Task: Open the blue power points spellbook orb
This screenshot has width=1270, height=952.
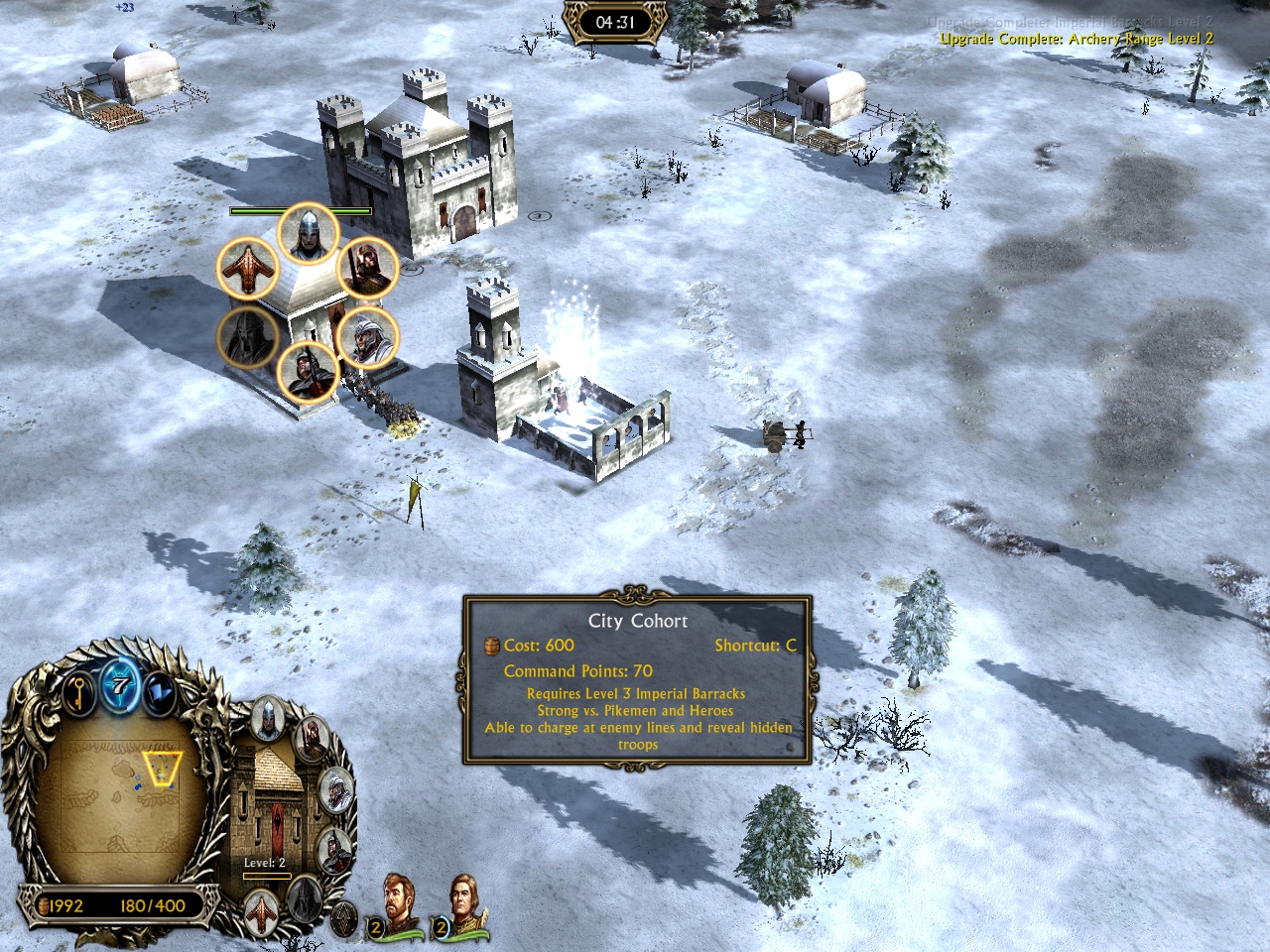Action: coord(120,684)
